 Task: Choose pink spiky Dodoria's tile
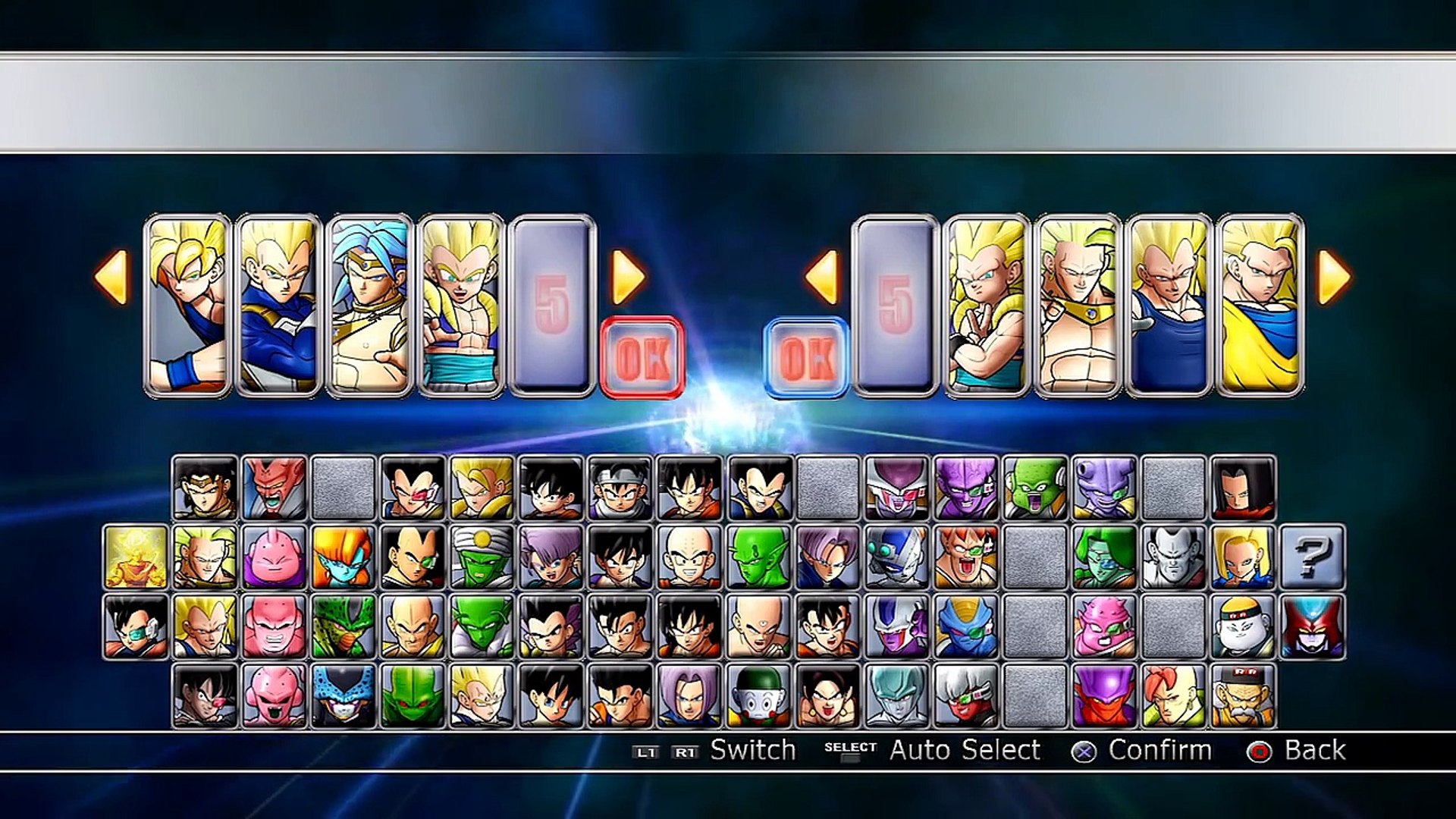1104,626
